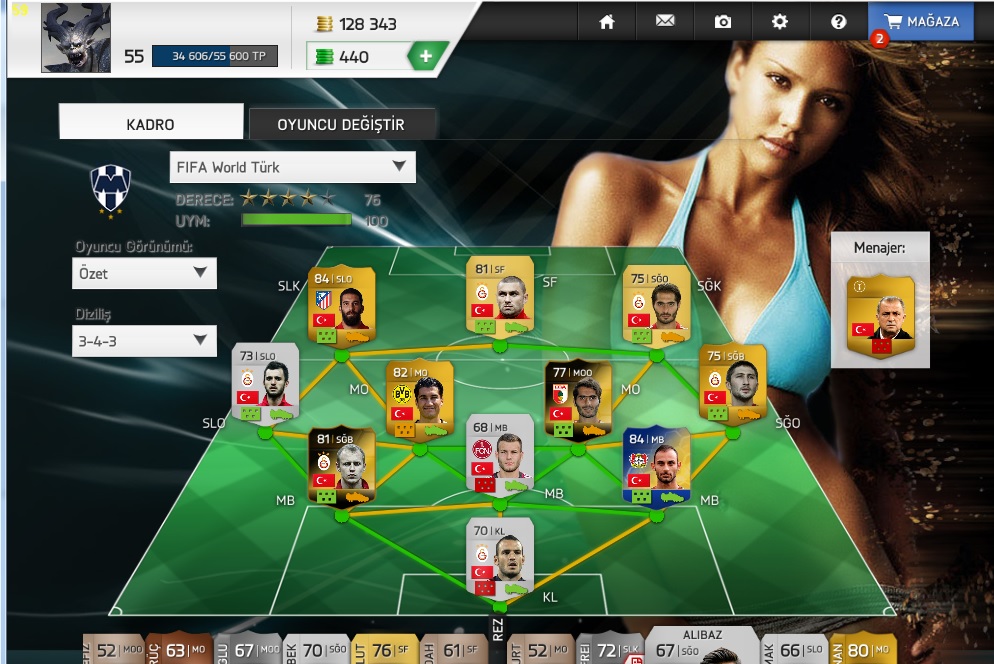Open the FIFA World Türk squad dropdown
994x664 pixels.
pos(292,167)
